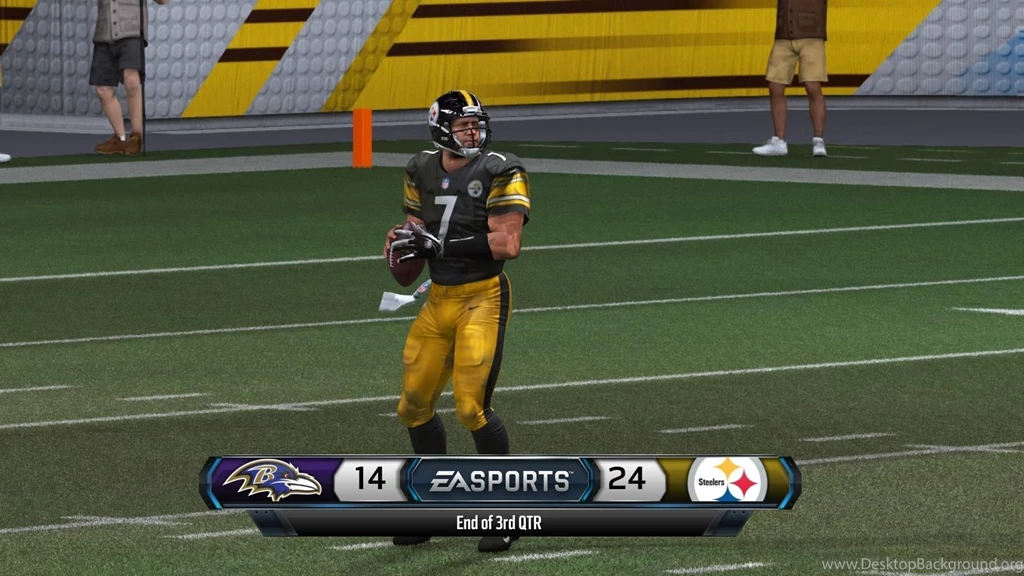Open the DesktopBackground.org watermark link
This screenshot has width=1024, height=576.
point(921,566)
